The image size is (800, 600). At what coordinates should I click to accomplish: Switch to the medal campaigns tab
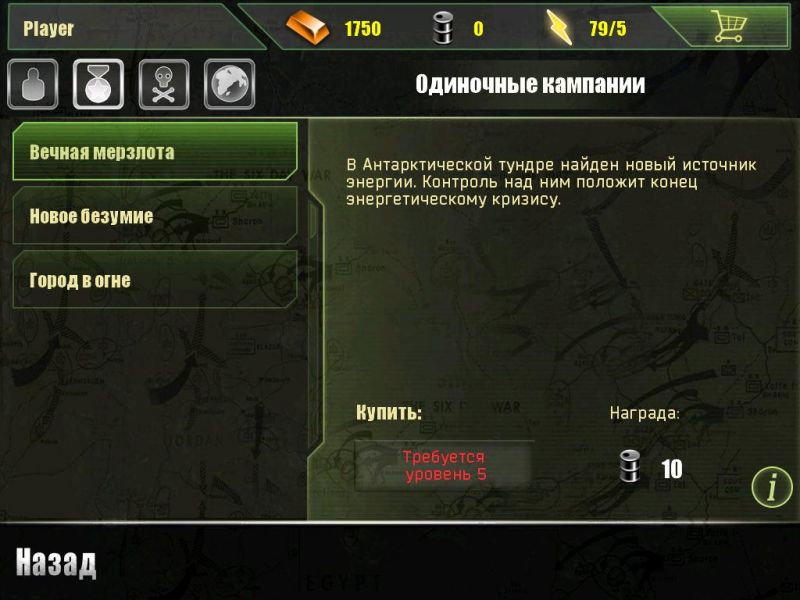tap(98, 85)
